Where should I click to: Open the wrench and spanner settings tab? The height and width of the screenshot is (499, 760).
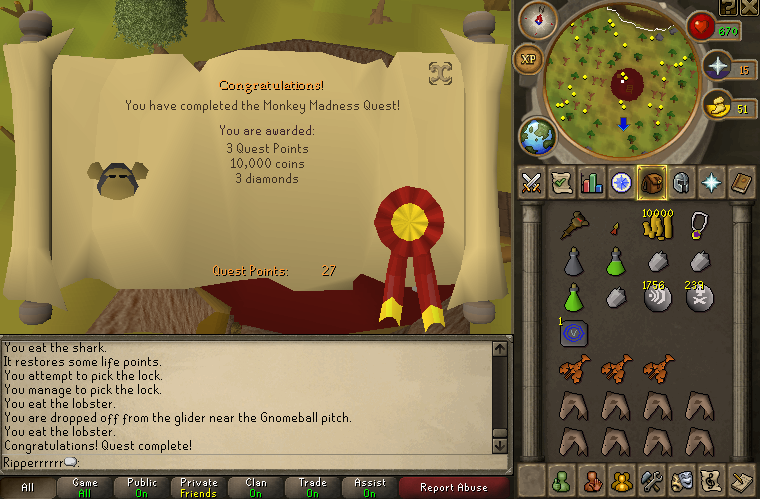[651, 480]
